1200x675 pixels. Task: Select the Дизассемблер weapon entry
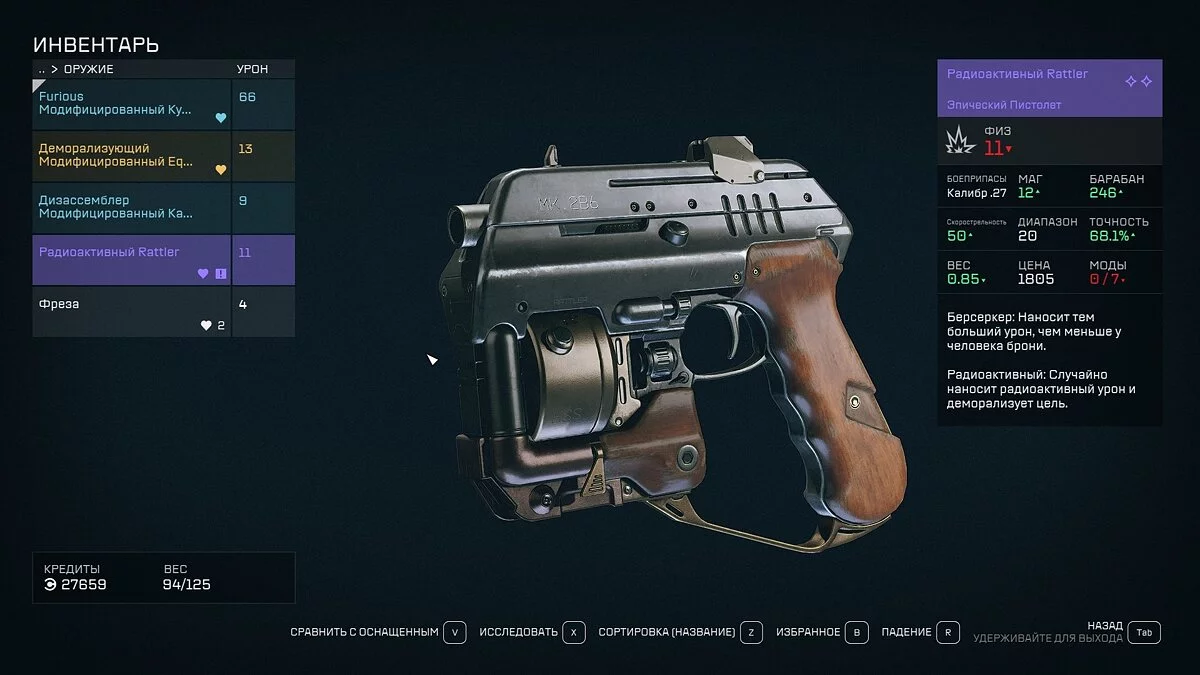[132, 208]
